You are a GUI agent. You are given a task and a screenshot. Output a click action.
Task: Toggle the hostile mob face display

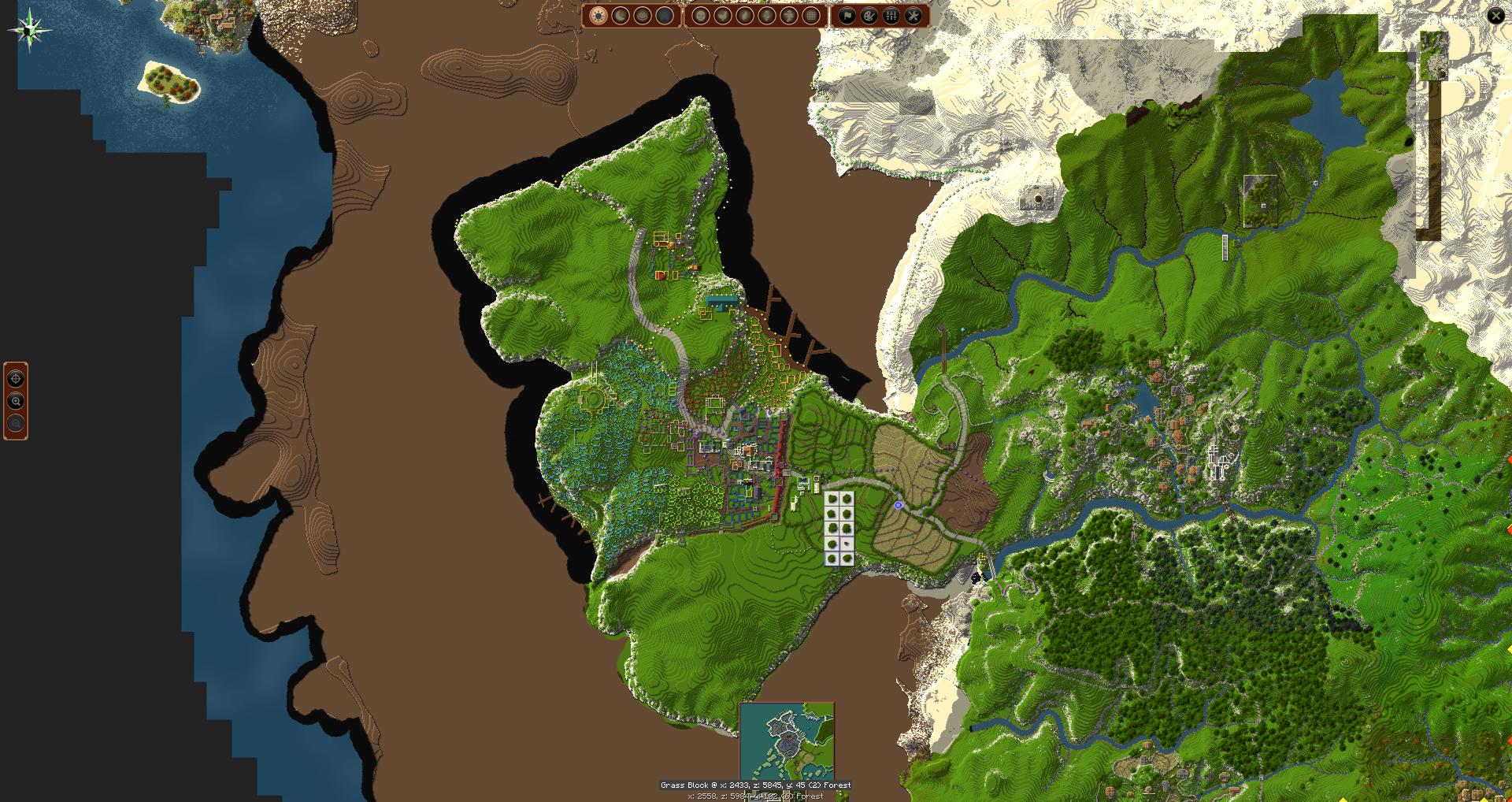(701, 16)
